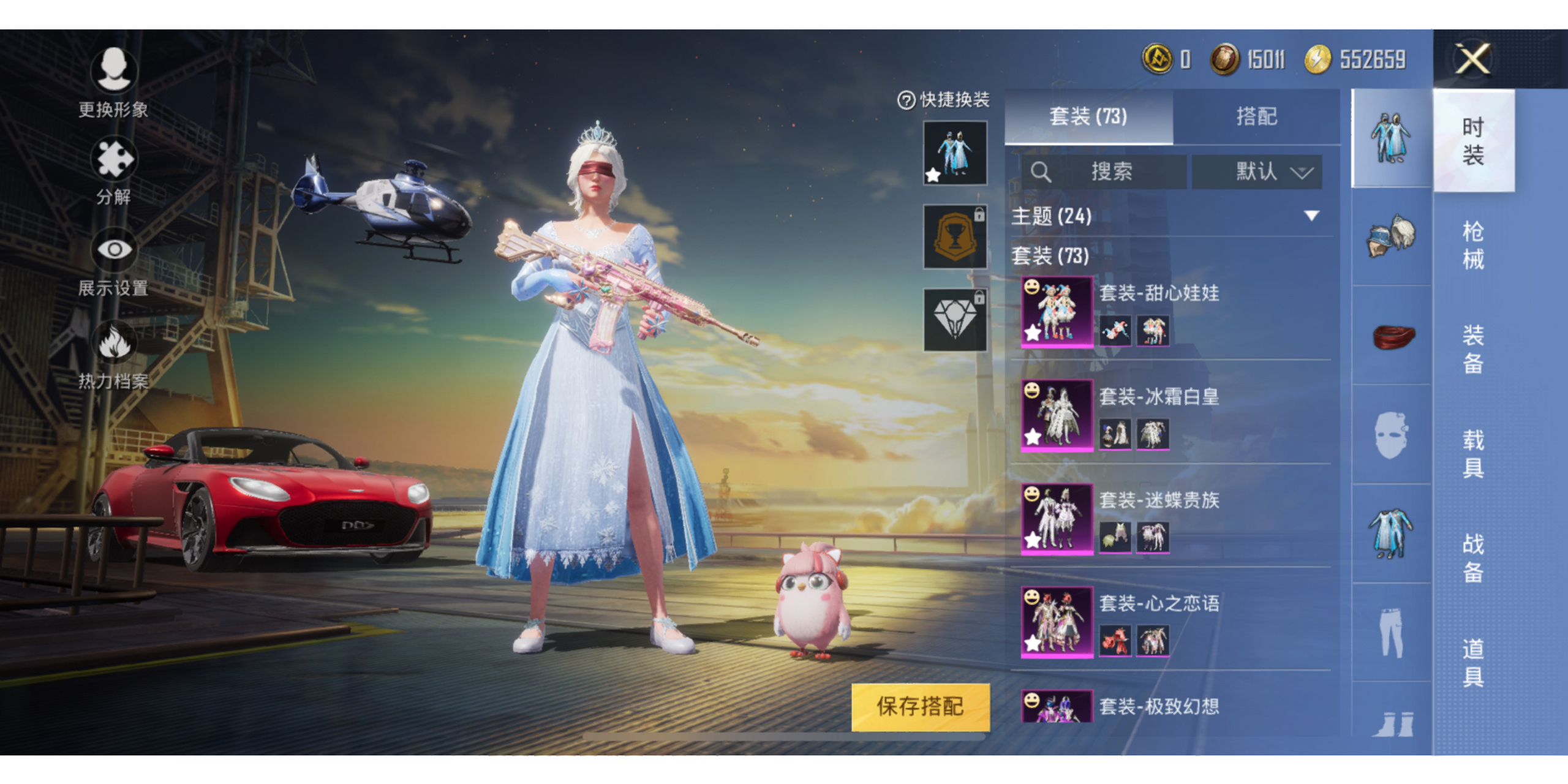
Task: Click the 快捷换装 help question mark
Action: coord(906,100)
